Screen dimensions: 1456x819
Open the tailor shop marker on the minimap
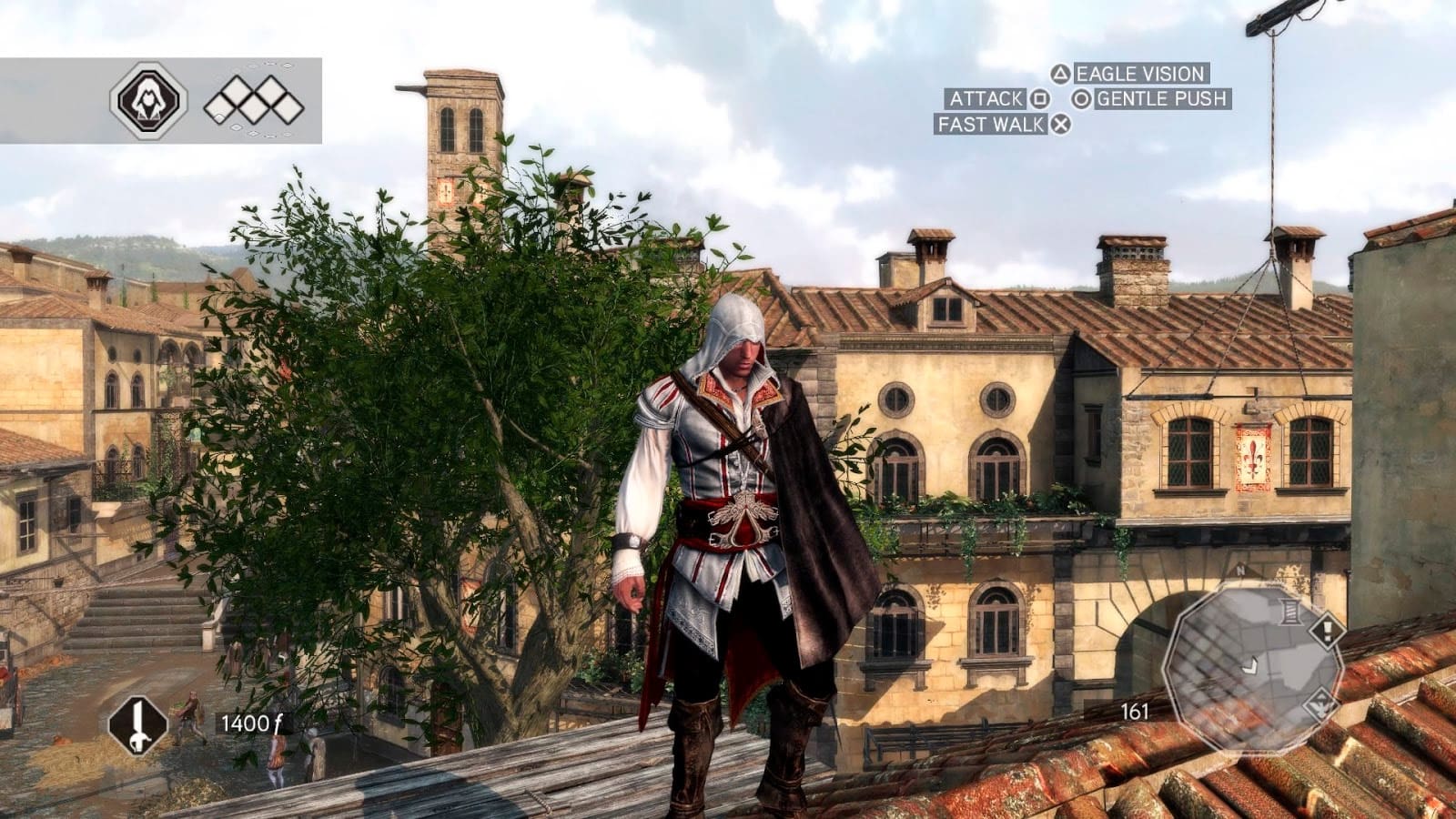1289,611
